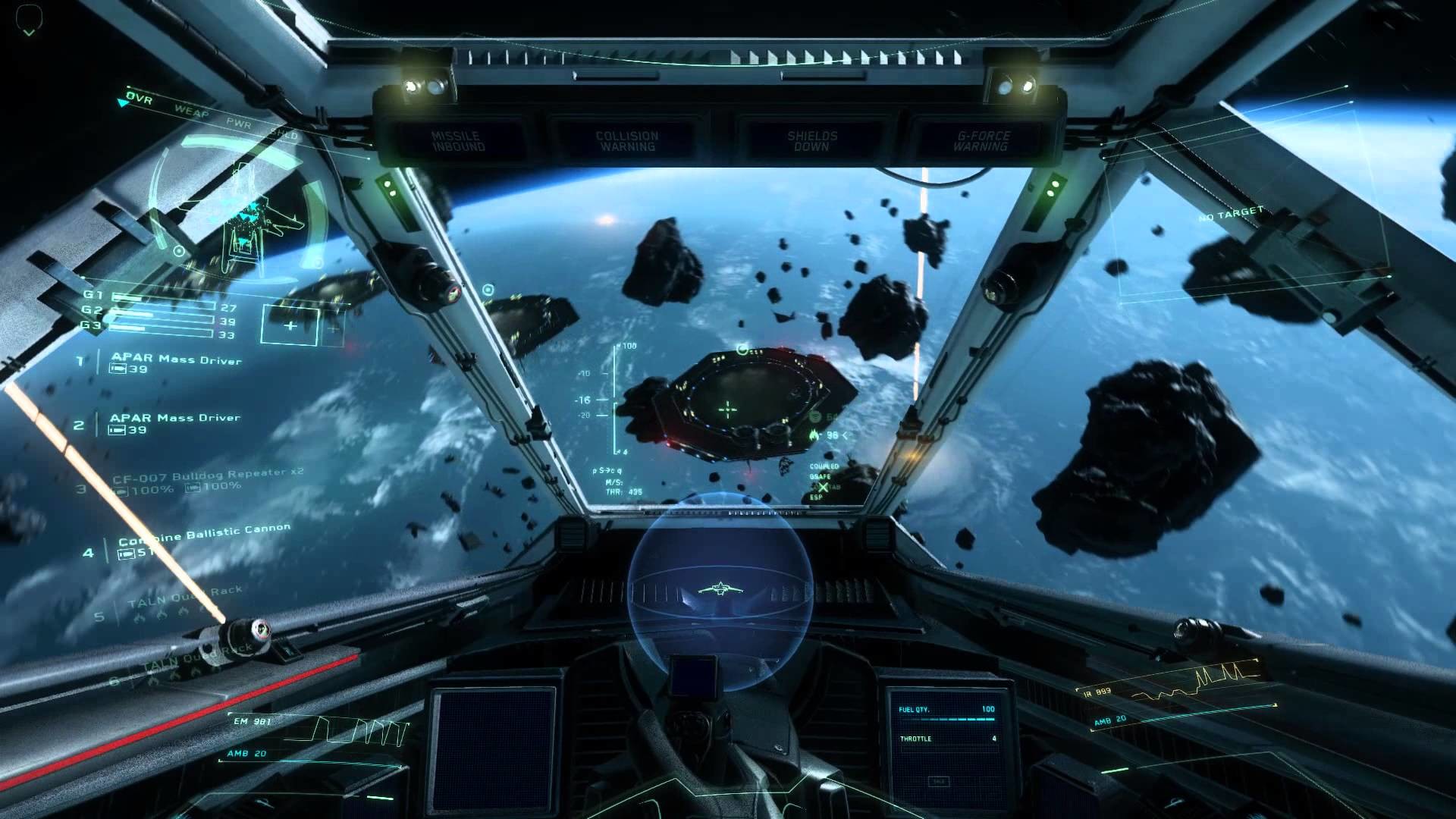
Task: Show the SHLD tab
Action: 284,134
